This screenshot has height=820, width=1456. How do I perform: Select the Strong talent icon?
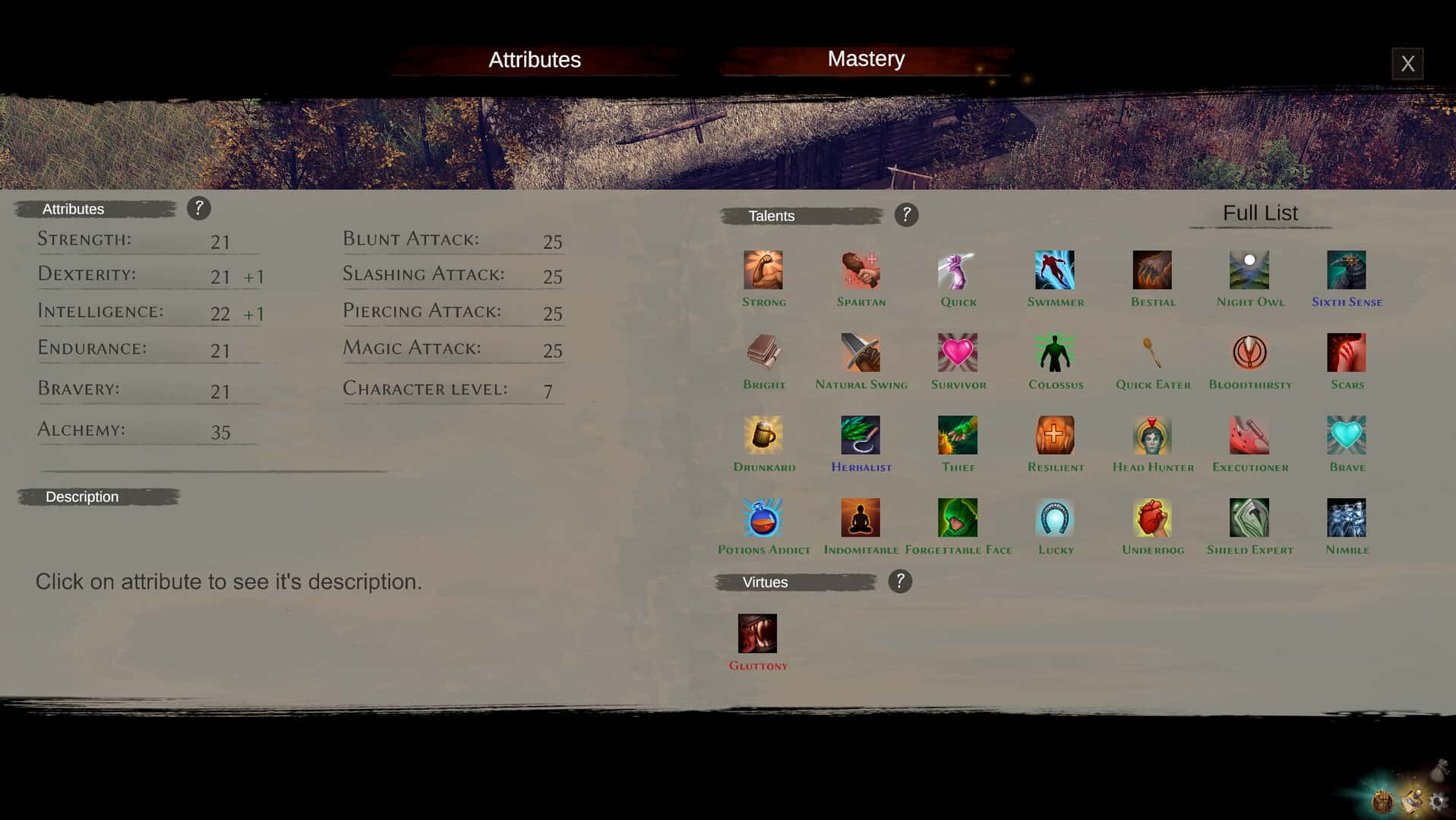[x=764, y=270]
